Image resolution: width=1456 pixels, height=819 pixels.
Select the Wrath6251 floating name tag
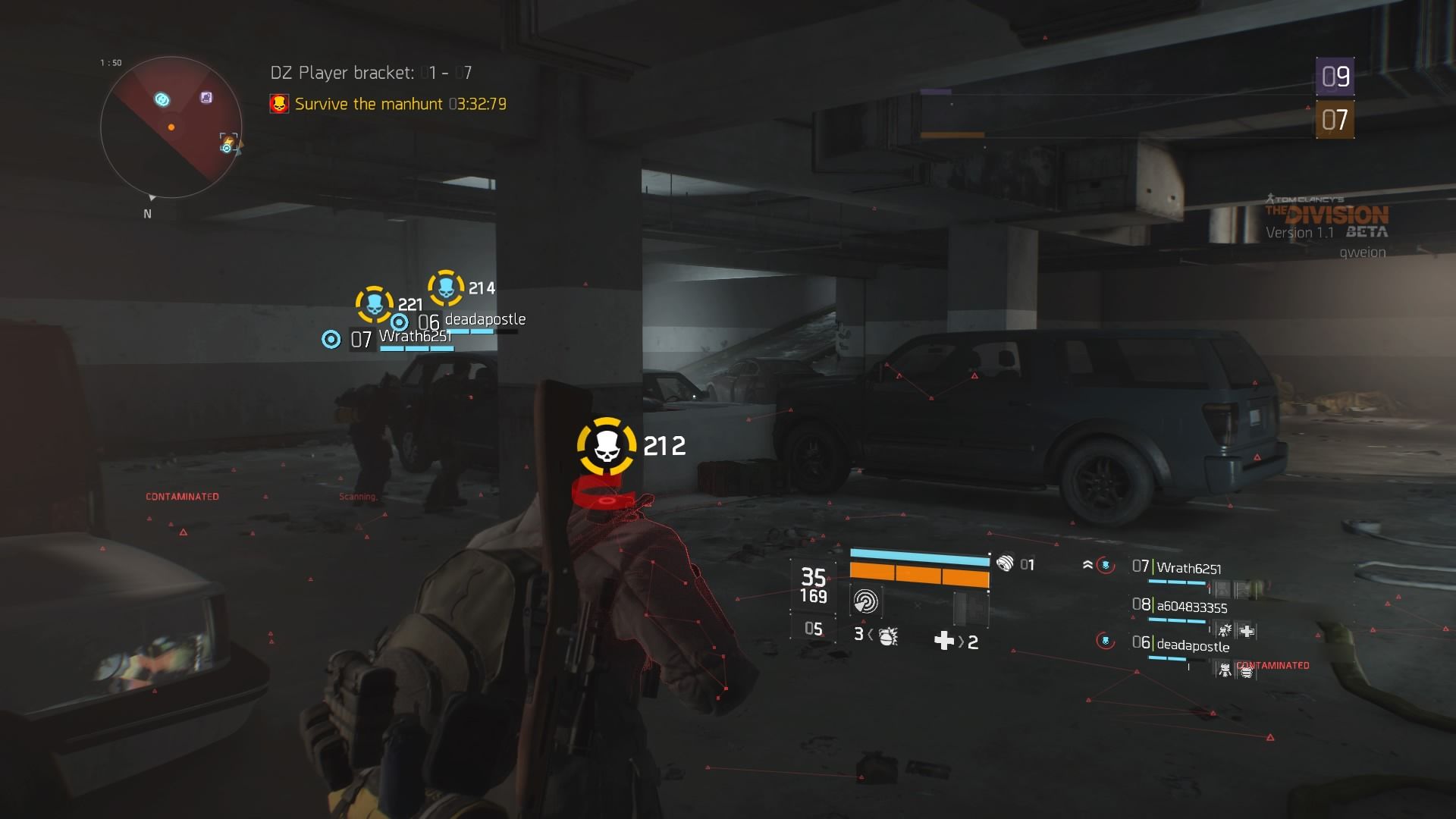[x=414, y=337]
